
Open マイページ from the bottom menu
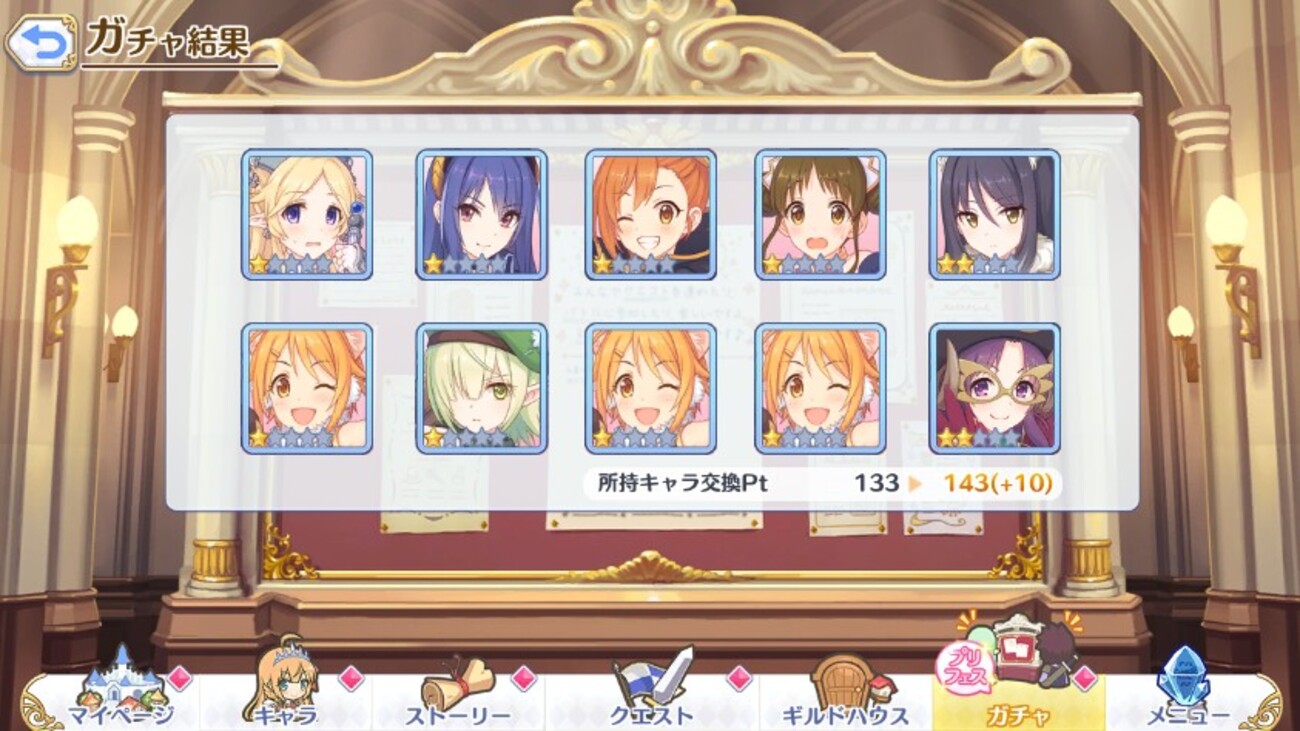point(120,692)
